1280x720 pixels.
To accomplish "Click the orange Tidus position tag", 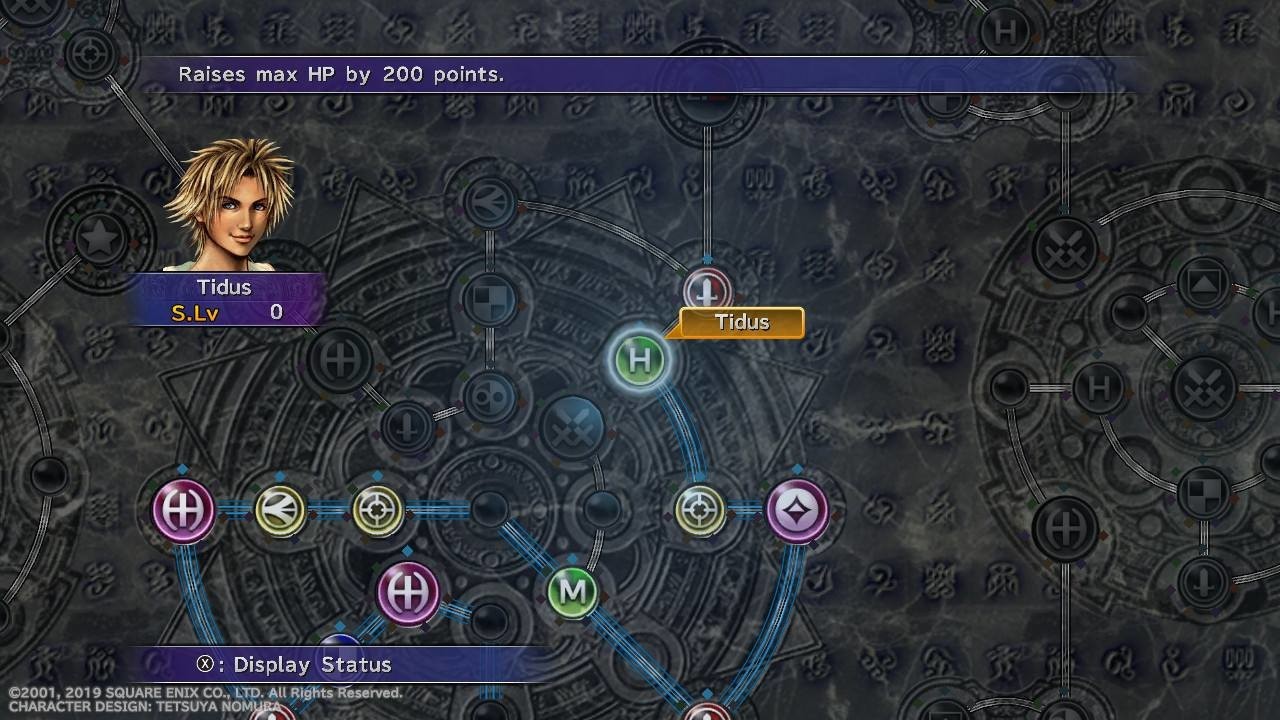I will pos(741,322).
